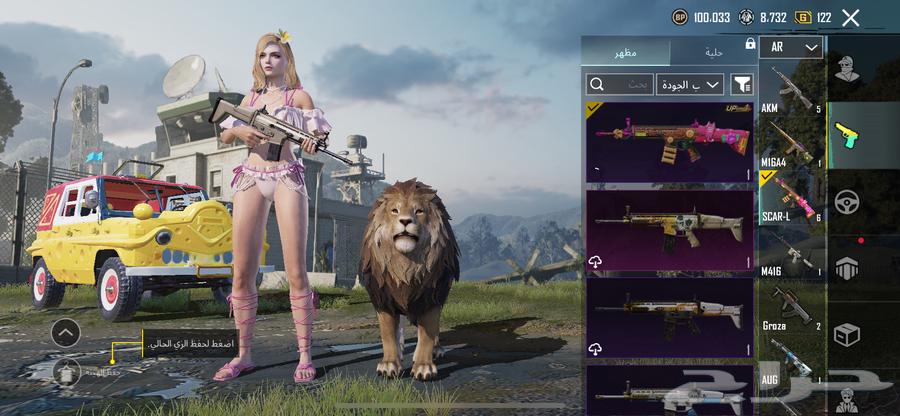Viewport: 900px width, 416px height.
Task: Switch to the مظهر (appearance) tab
Action: pyautogui.click(x=626, y=51)
